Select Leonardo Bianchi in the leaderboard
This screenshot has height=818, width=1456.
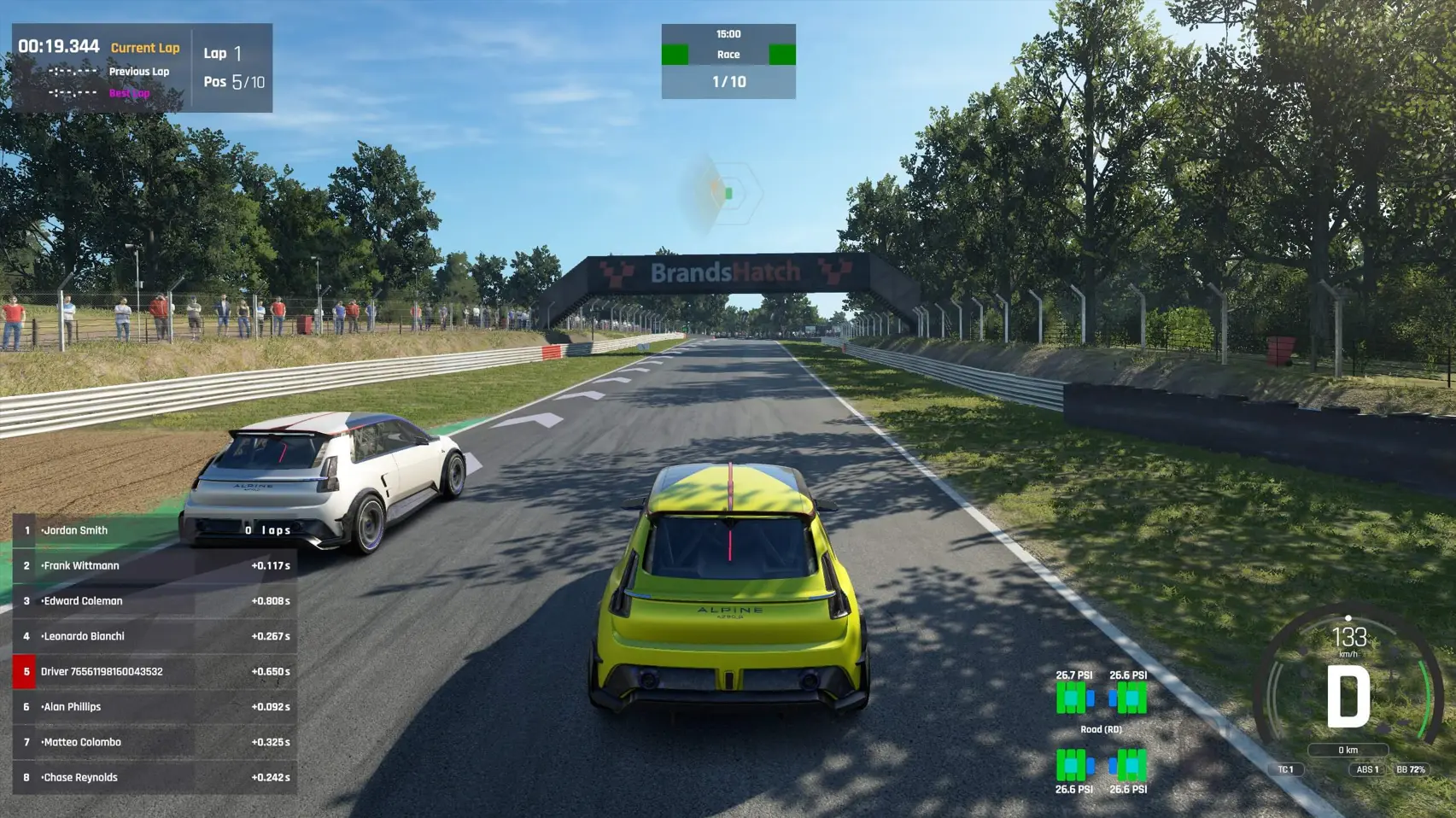[154, 636]
